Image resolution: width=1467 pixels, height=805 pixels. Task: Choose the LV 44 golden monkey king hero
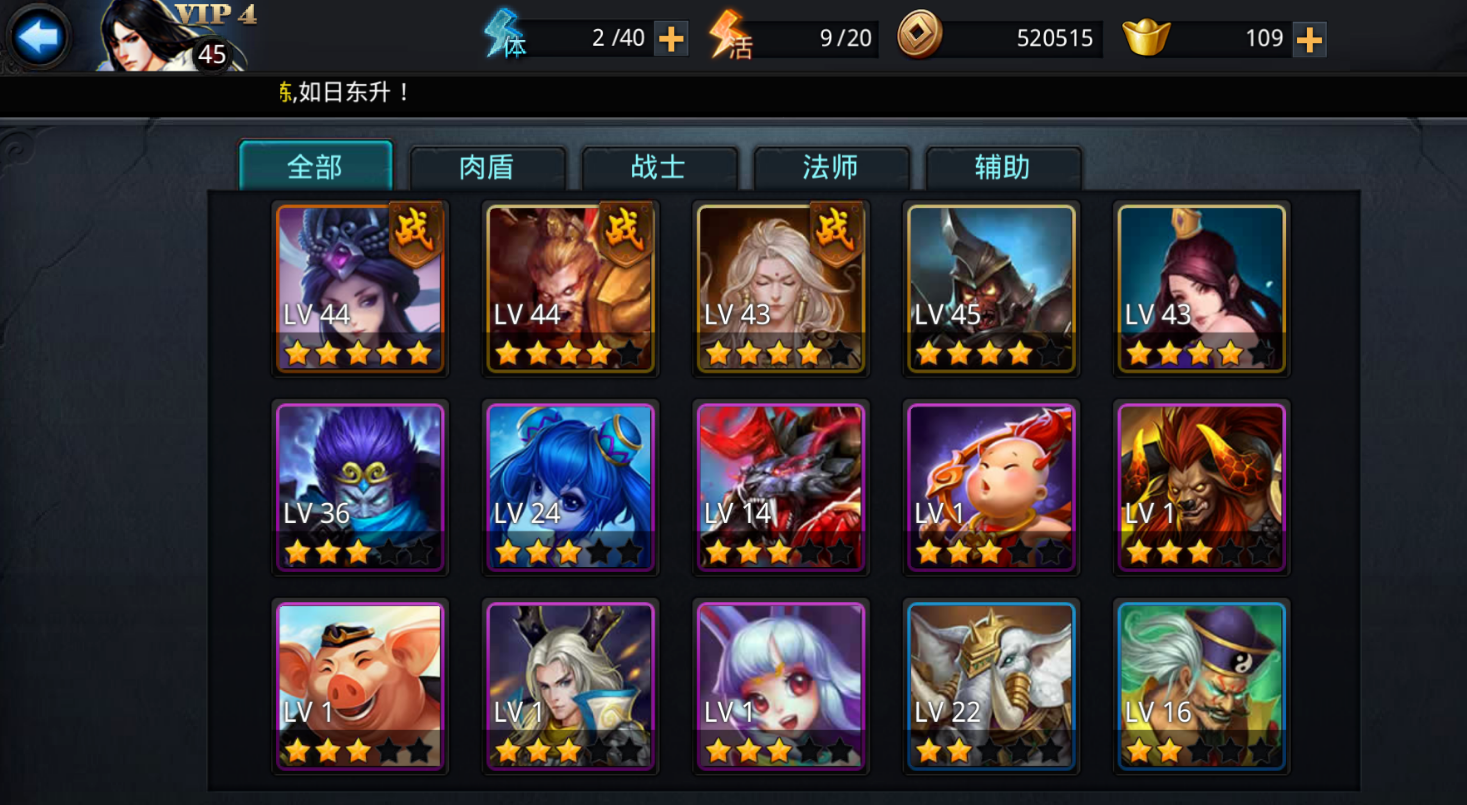pos(570,288)
